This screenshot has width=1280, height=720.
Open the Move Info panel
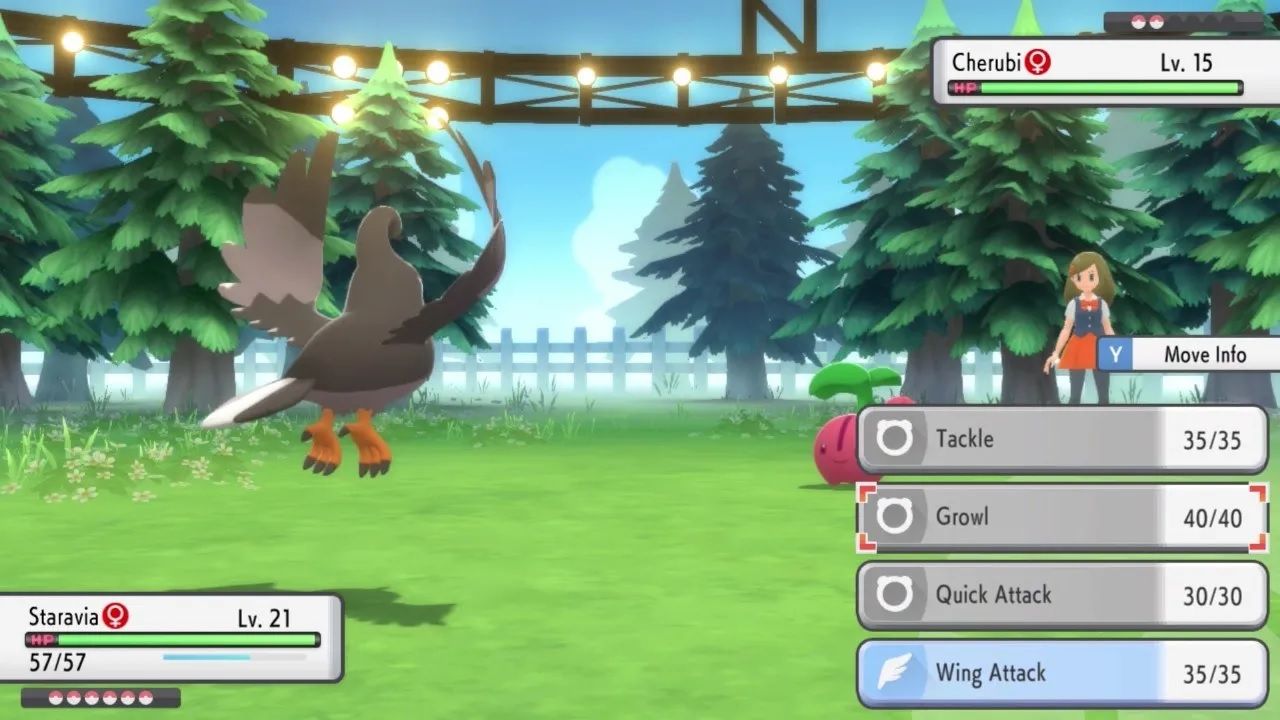[x=1189, y=355]
